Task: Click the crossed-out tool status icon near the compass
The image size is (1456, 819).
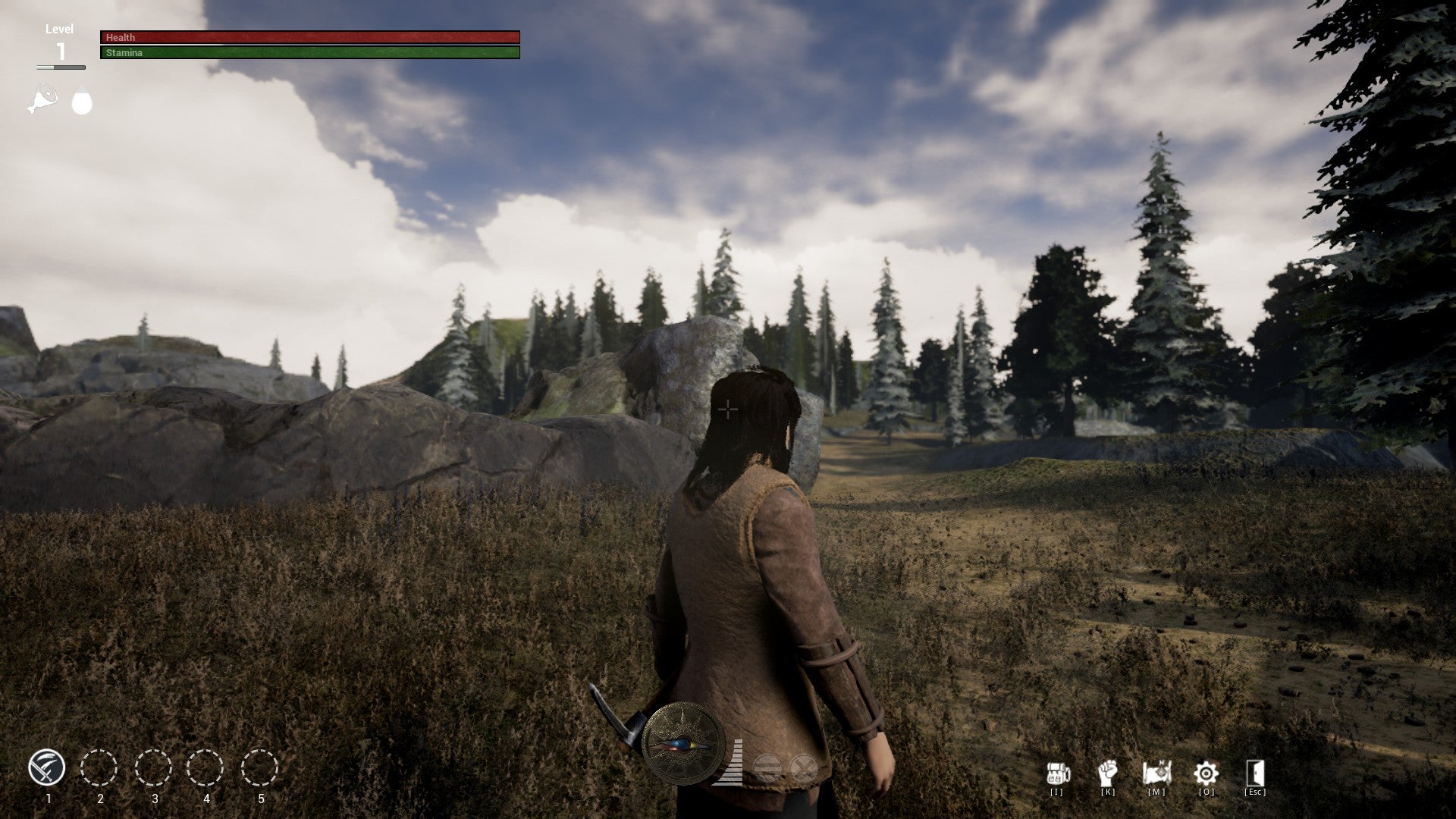Action: click(803, 767)
